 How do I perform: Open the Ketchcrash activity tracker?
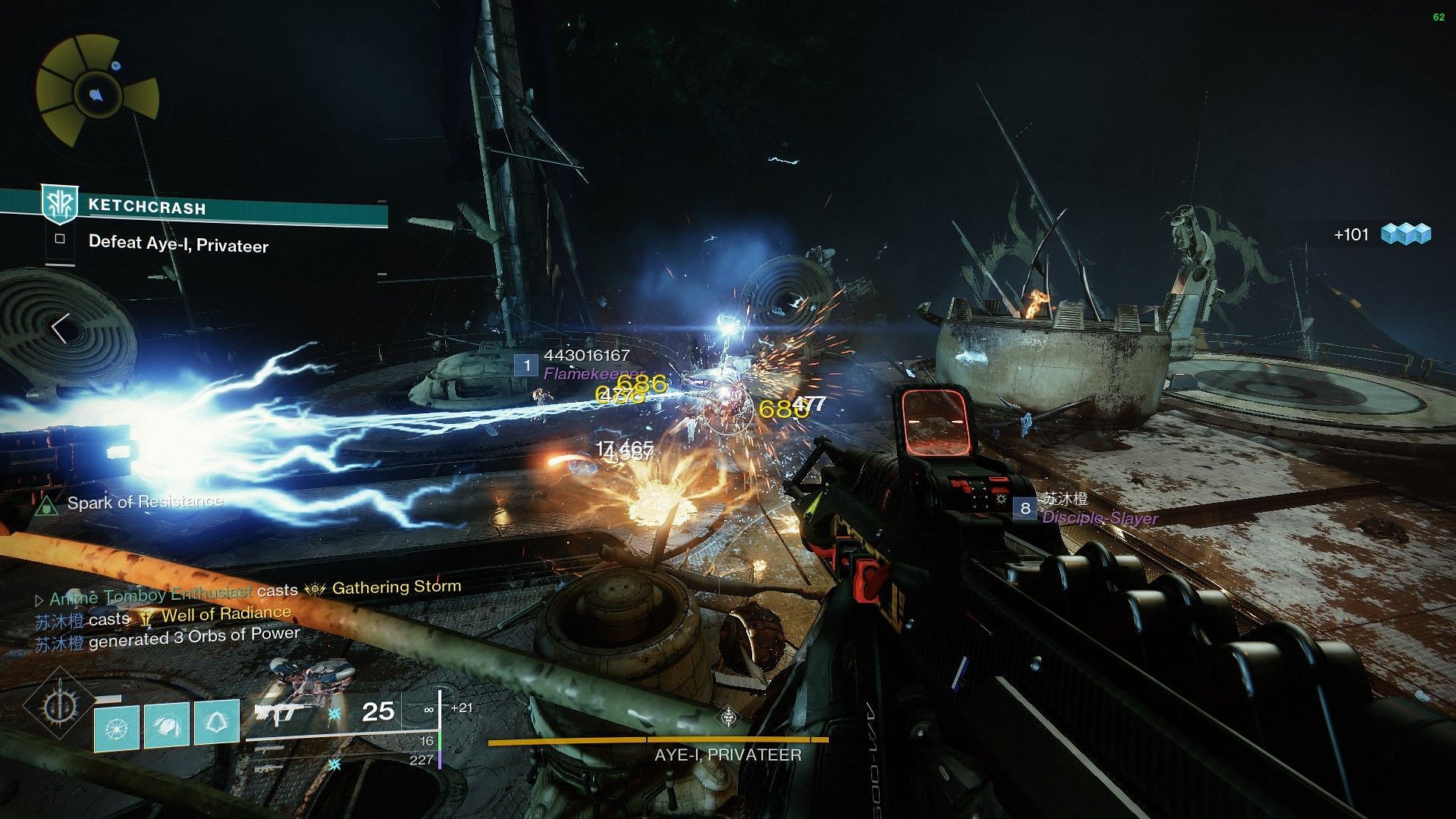147,207
